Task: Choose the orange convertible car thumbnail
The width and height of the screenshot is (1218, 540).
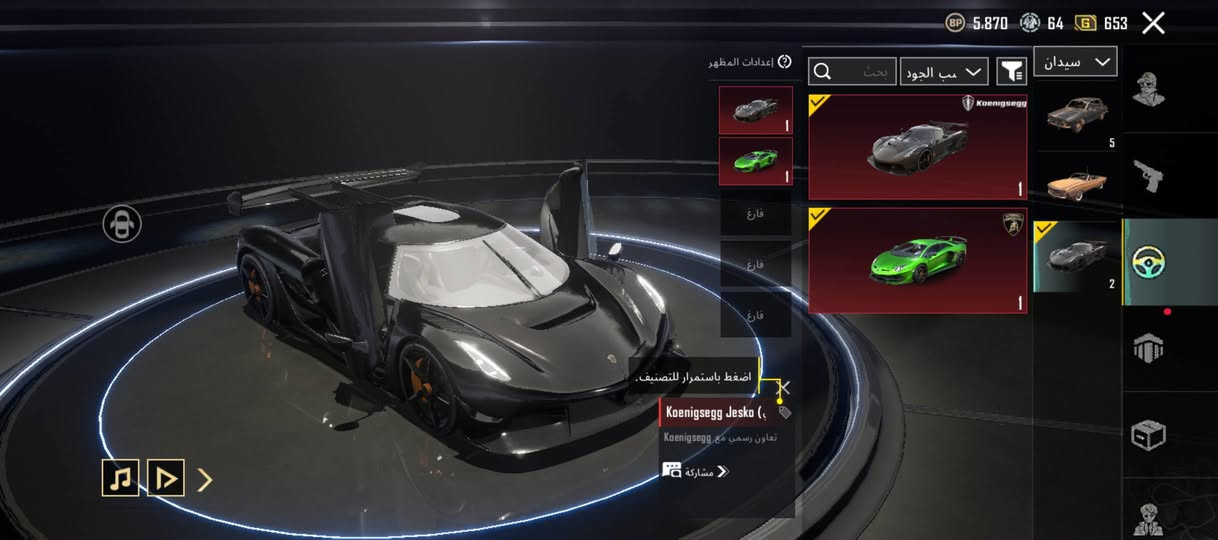Action: tap(1077, 185)
